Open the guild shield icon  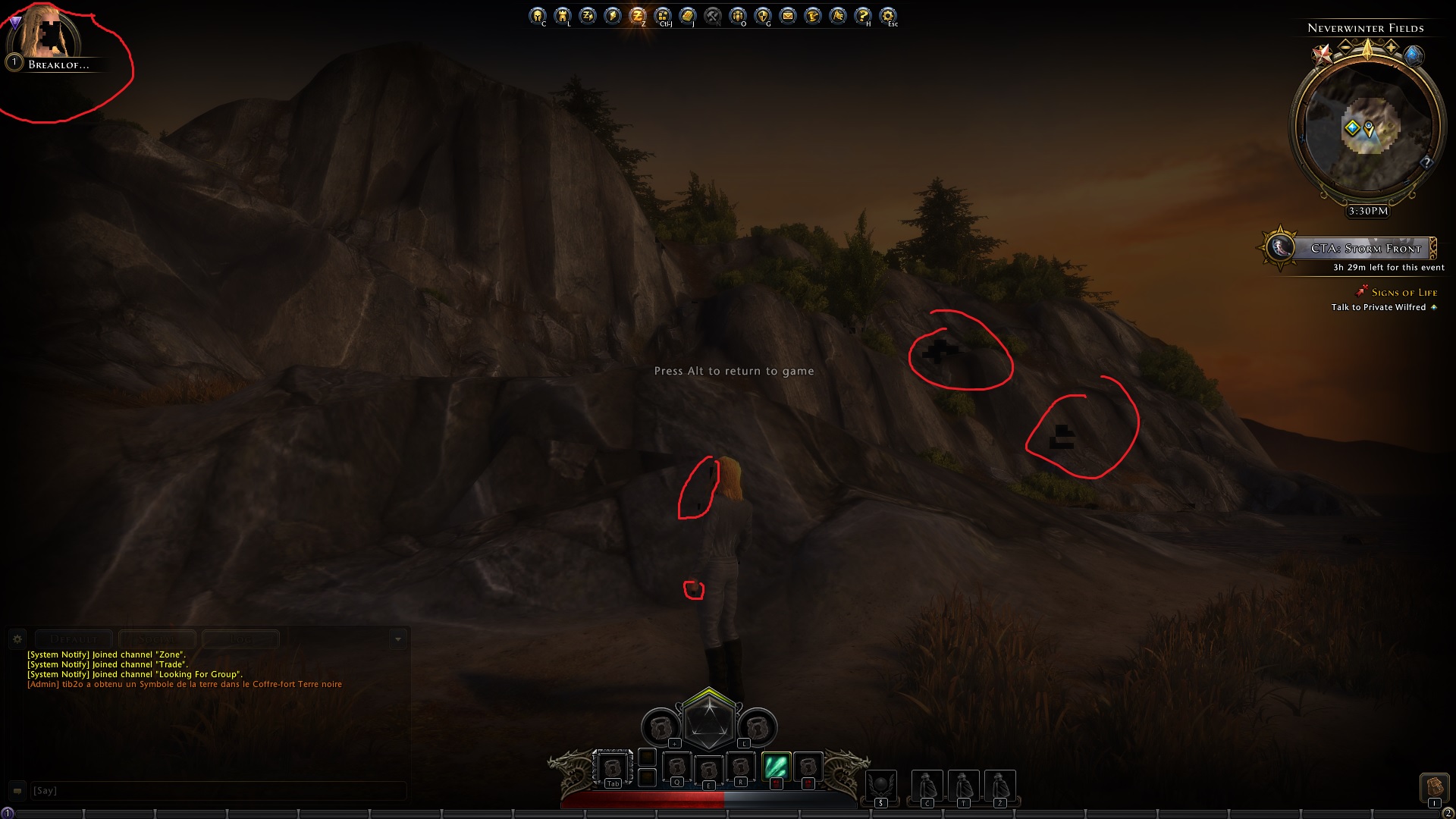pos(763,15)
